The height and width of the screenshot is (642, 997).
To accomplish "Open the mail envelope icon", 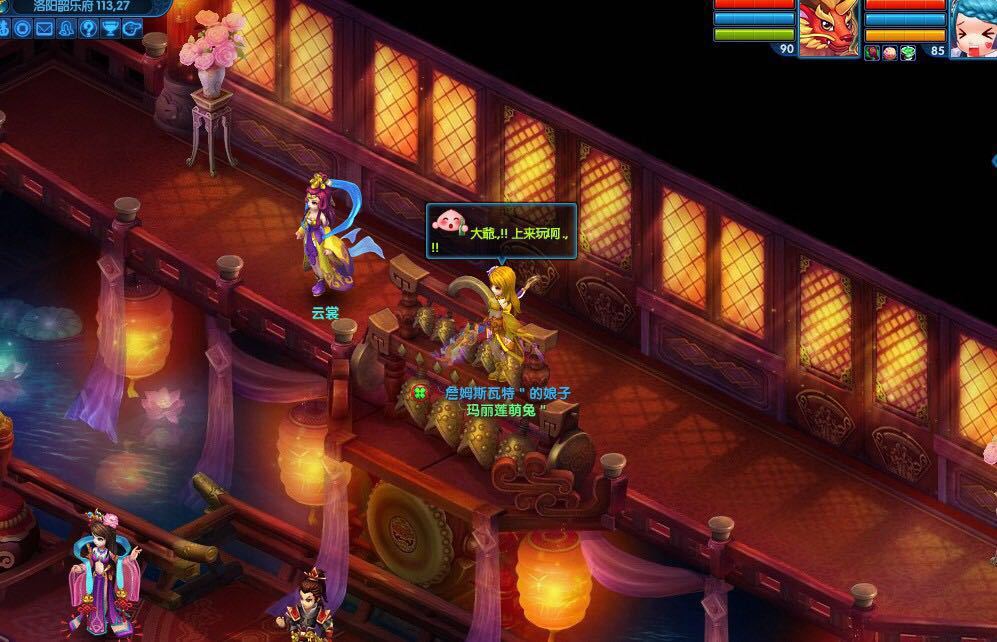I will (44, 28).
